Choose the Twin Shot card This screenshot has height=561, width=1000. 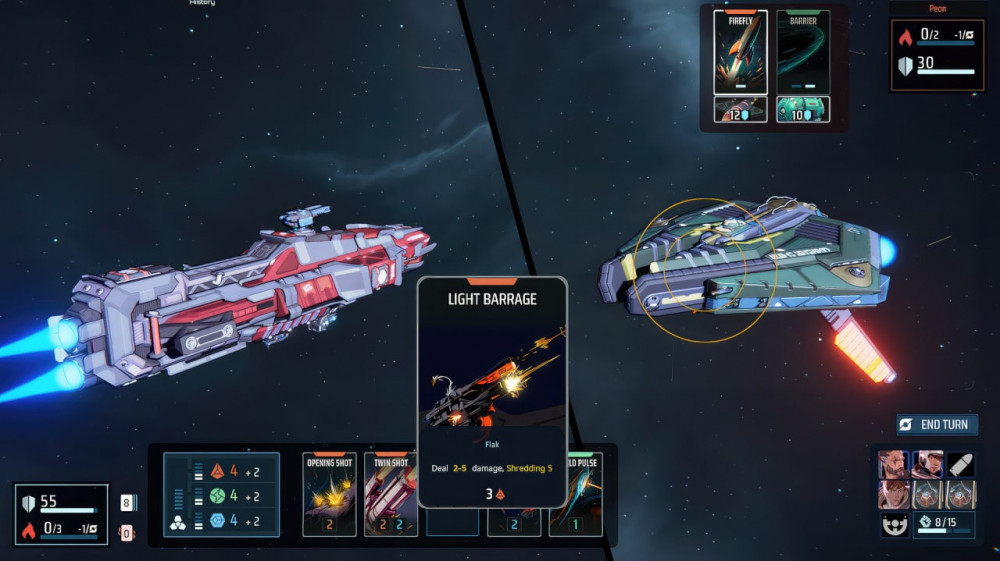coord(390,494)
